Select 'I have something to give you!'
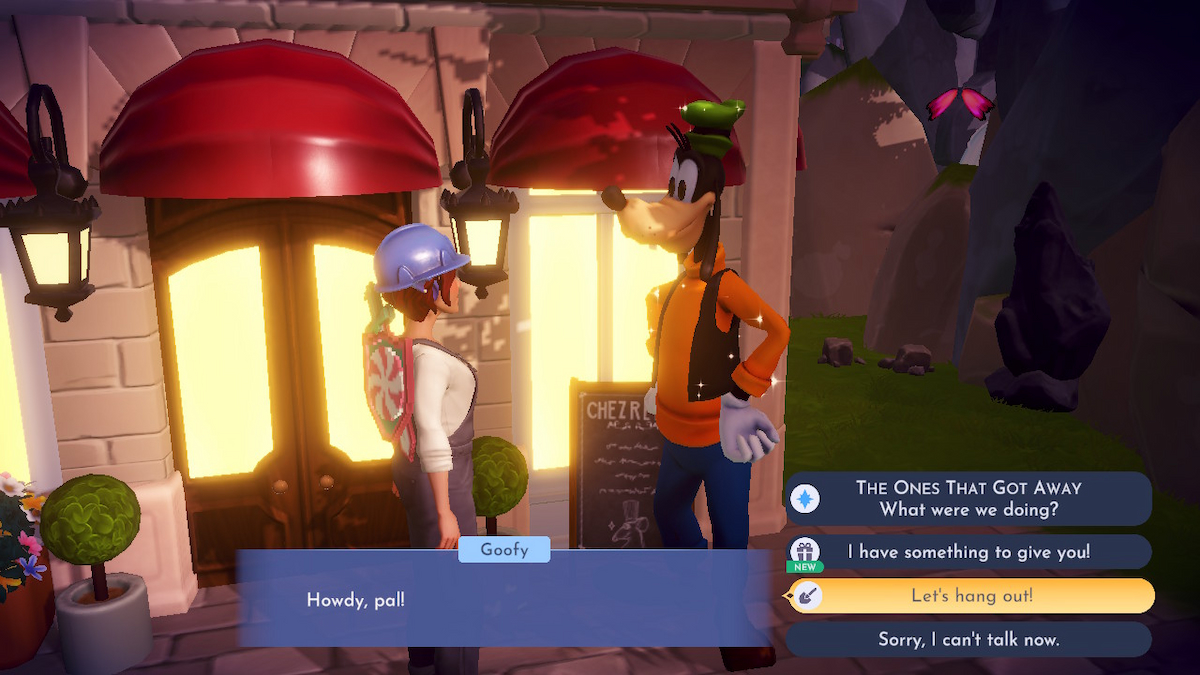The width and height of the screenshot is (1200, 675). [x=968, y=552]
